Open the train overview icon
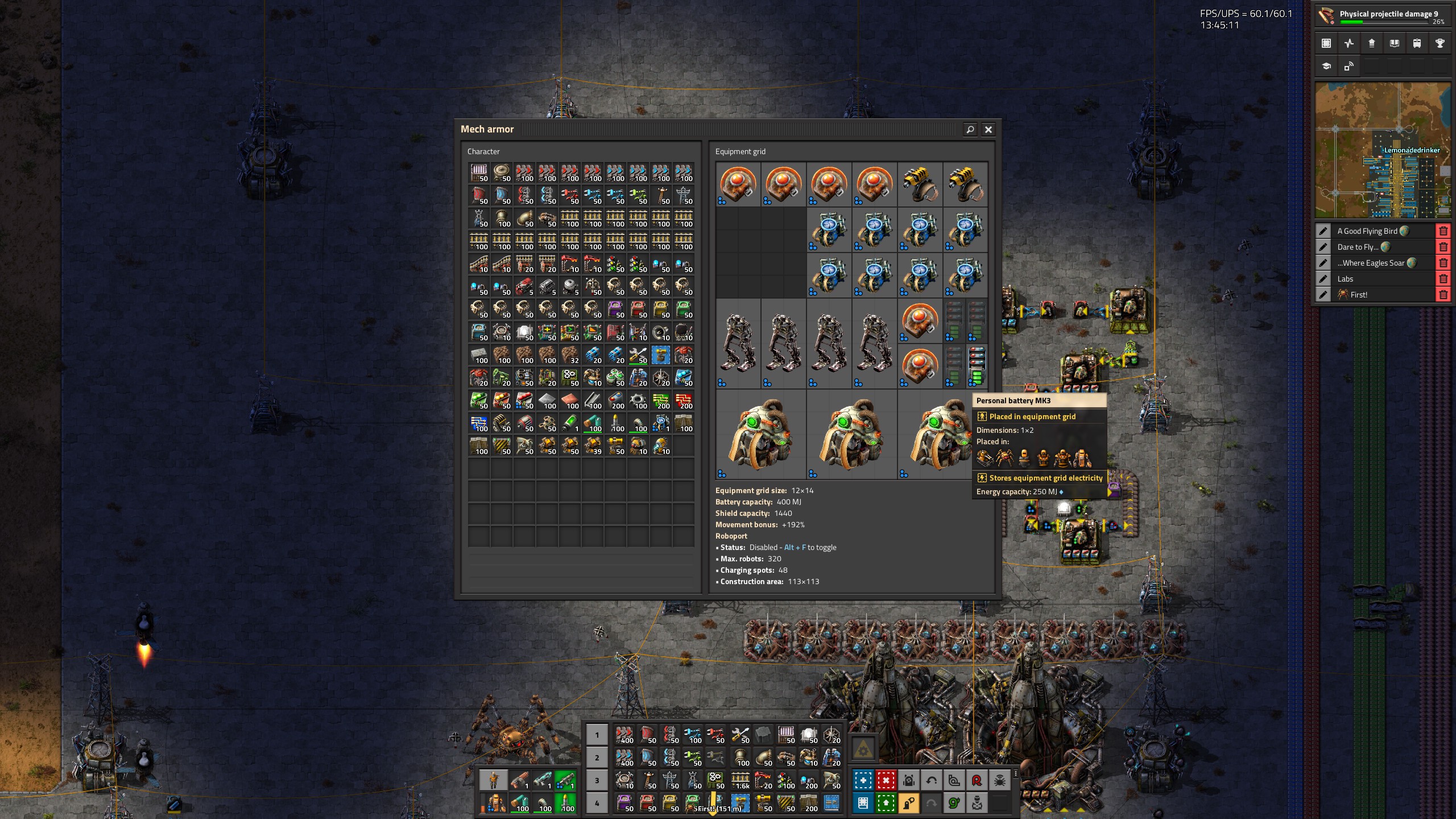Viewport: 1456px width, 819px height. [x=1417, y=43]
